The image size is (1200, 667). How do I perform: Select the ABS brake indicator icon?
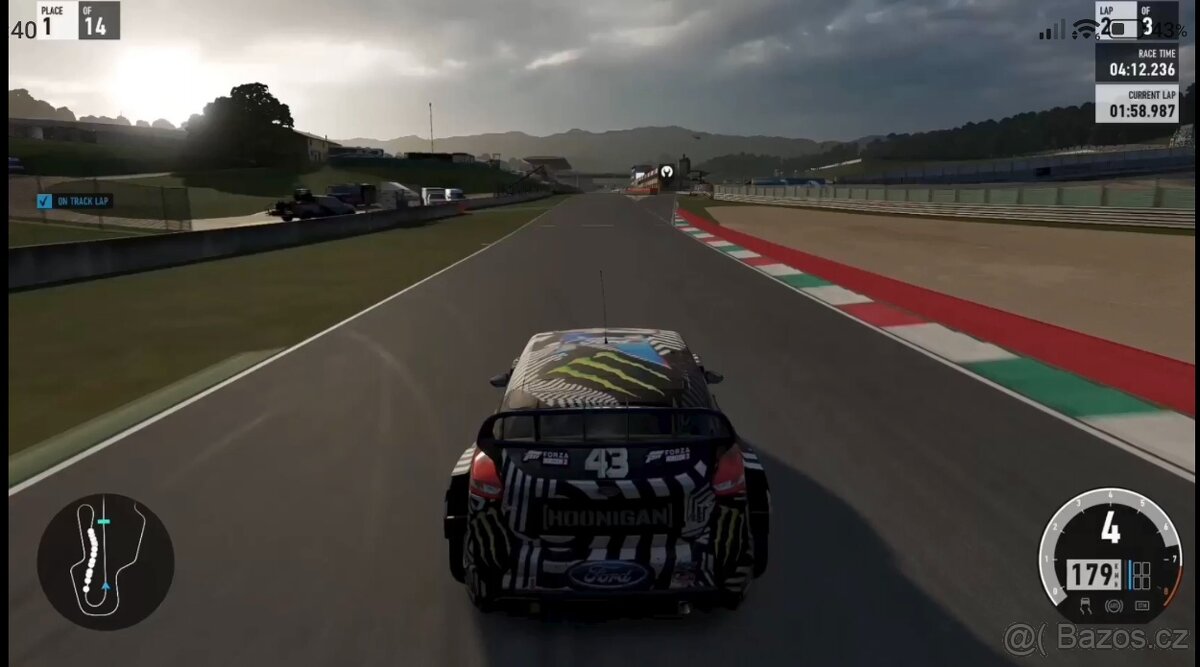tap(1113, 605)
